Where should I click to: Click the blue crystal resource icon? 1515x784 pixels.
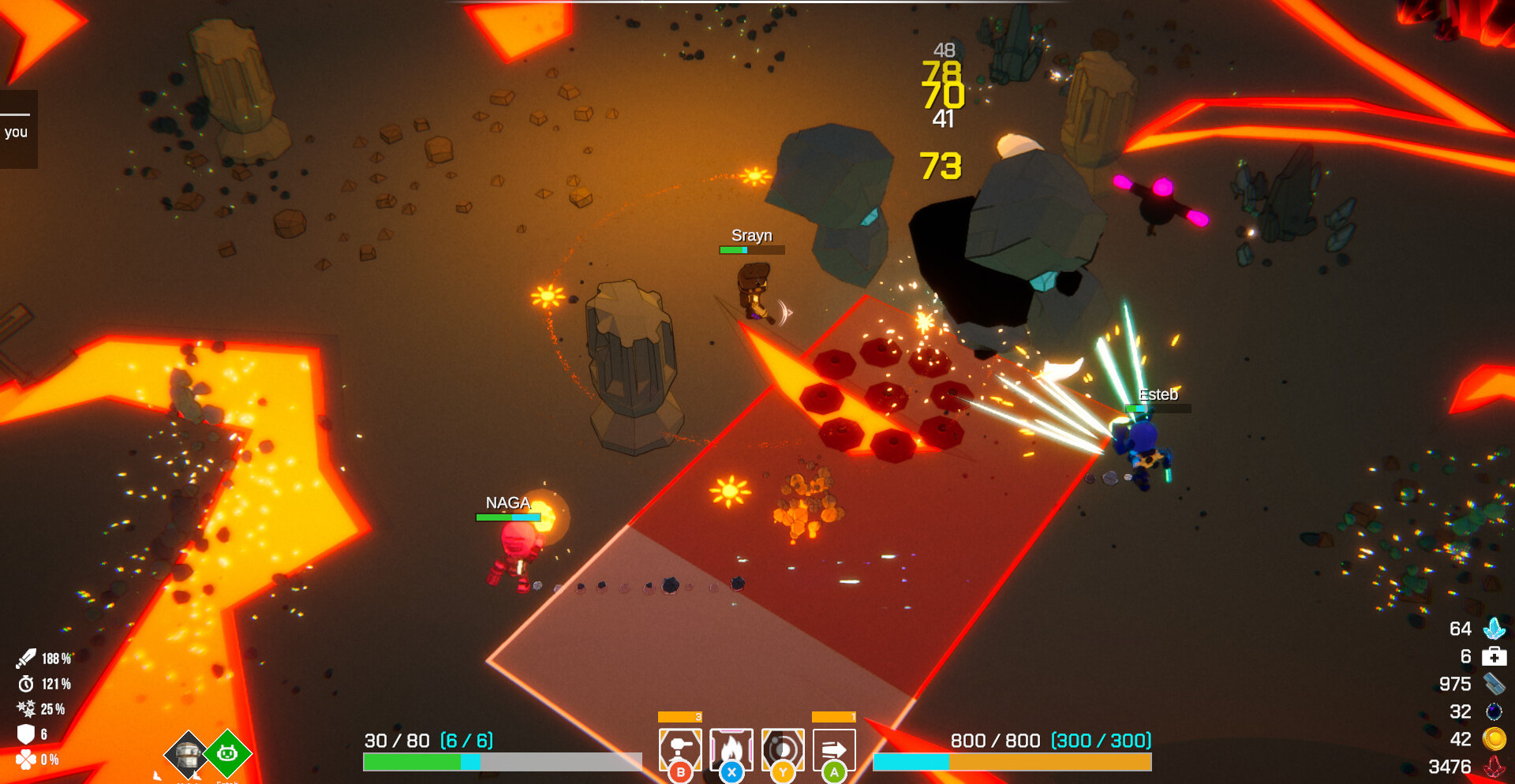[1494, 629]
